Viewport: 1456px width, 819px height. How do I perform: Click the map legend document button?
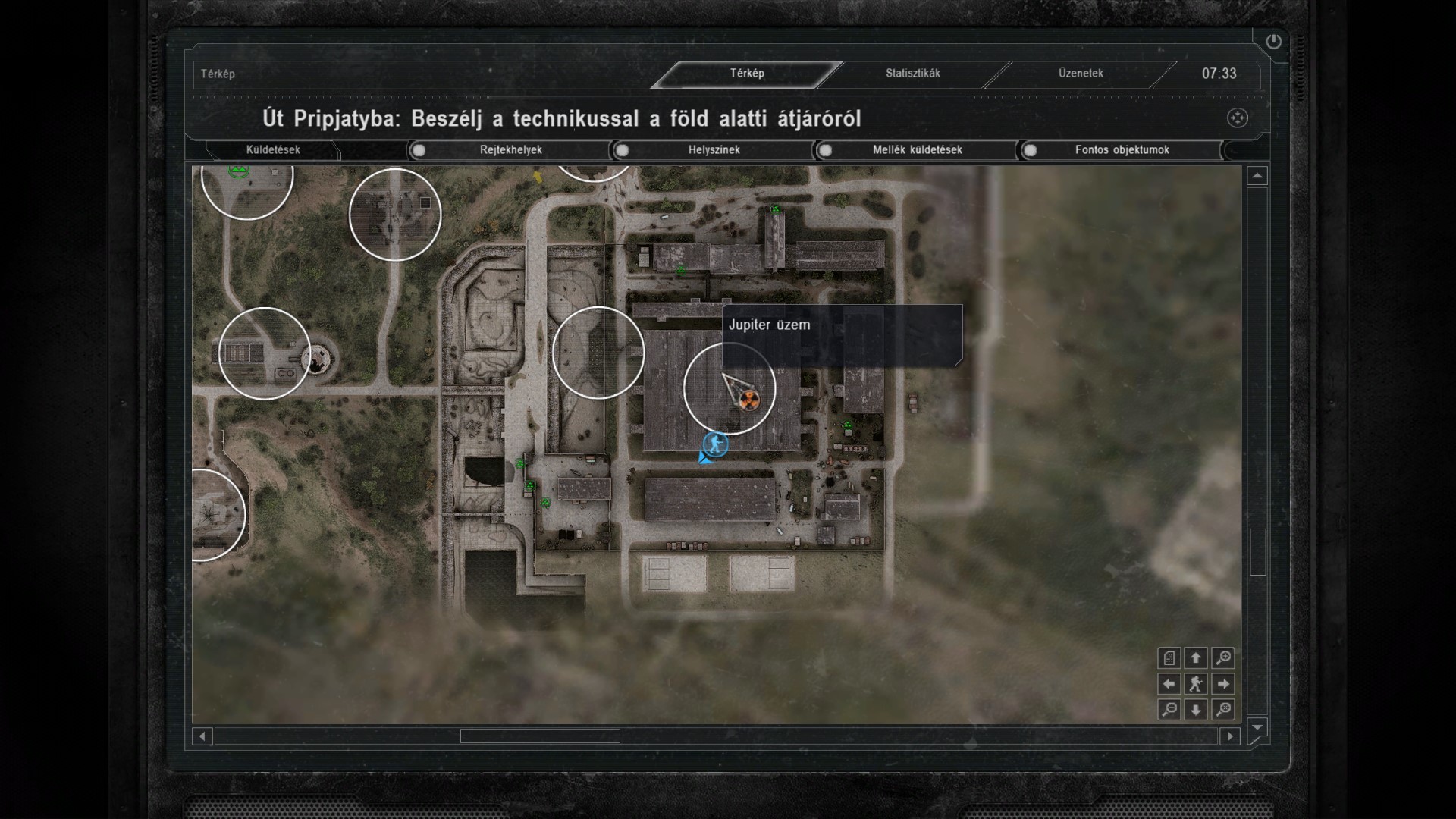[x=1169, y=658]
